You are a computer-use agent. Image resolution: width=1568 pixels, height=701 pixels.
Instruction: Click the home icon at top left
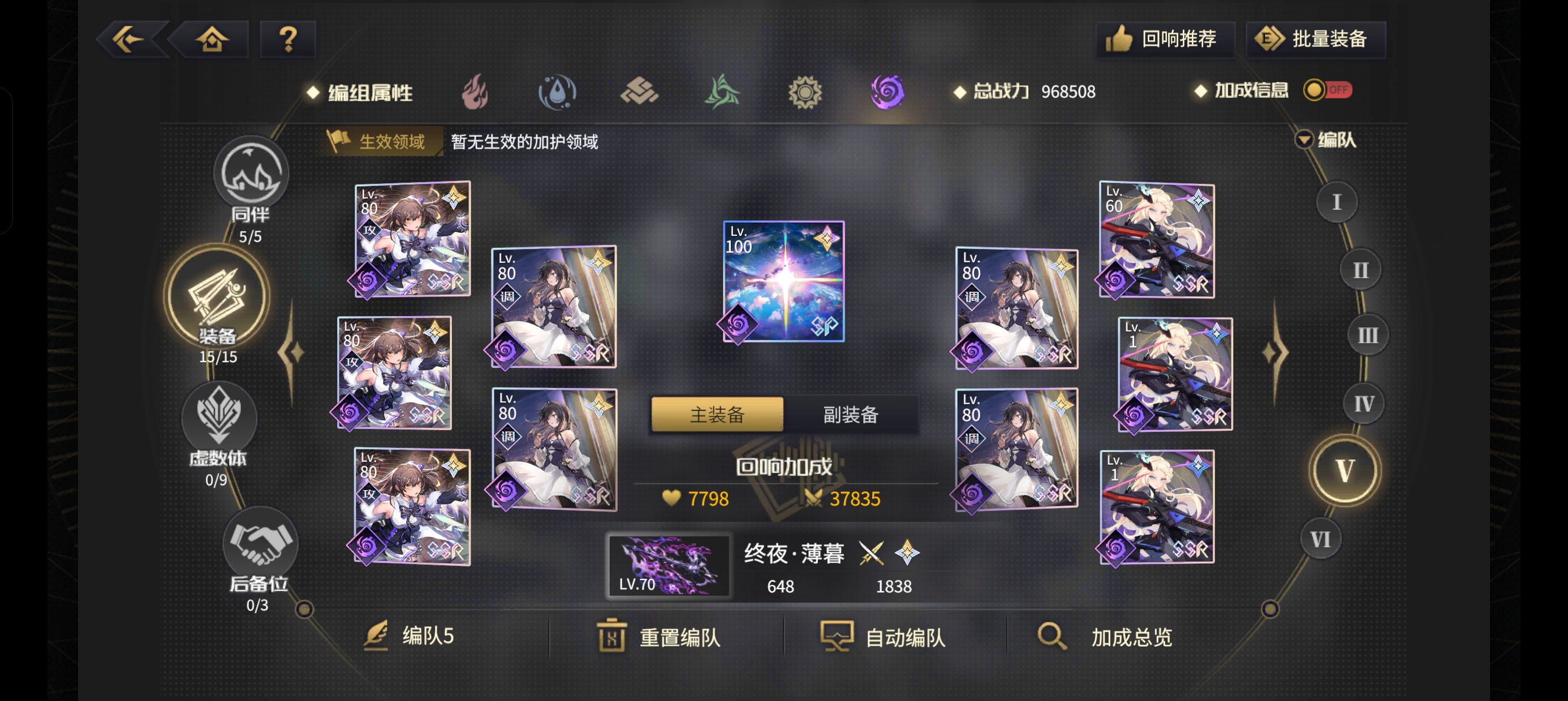point(212,39)
